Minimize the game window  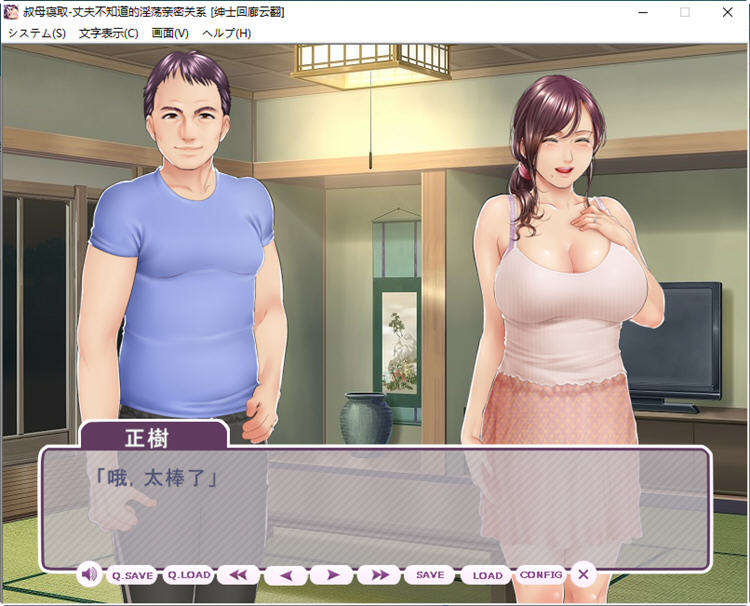pyautogui.click(x=637, y=12)
